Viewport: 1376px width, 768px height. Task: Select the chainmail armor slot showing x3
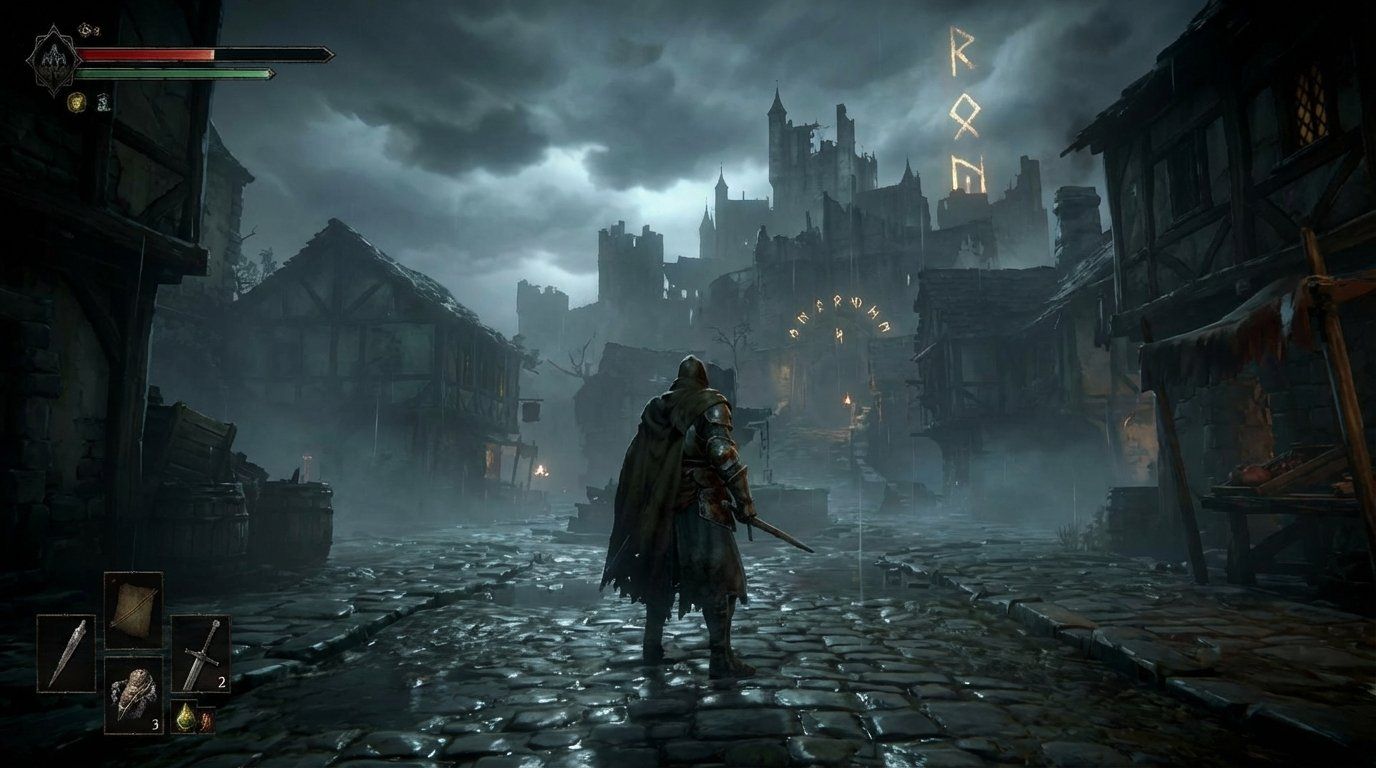click(136, 695)
